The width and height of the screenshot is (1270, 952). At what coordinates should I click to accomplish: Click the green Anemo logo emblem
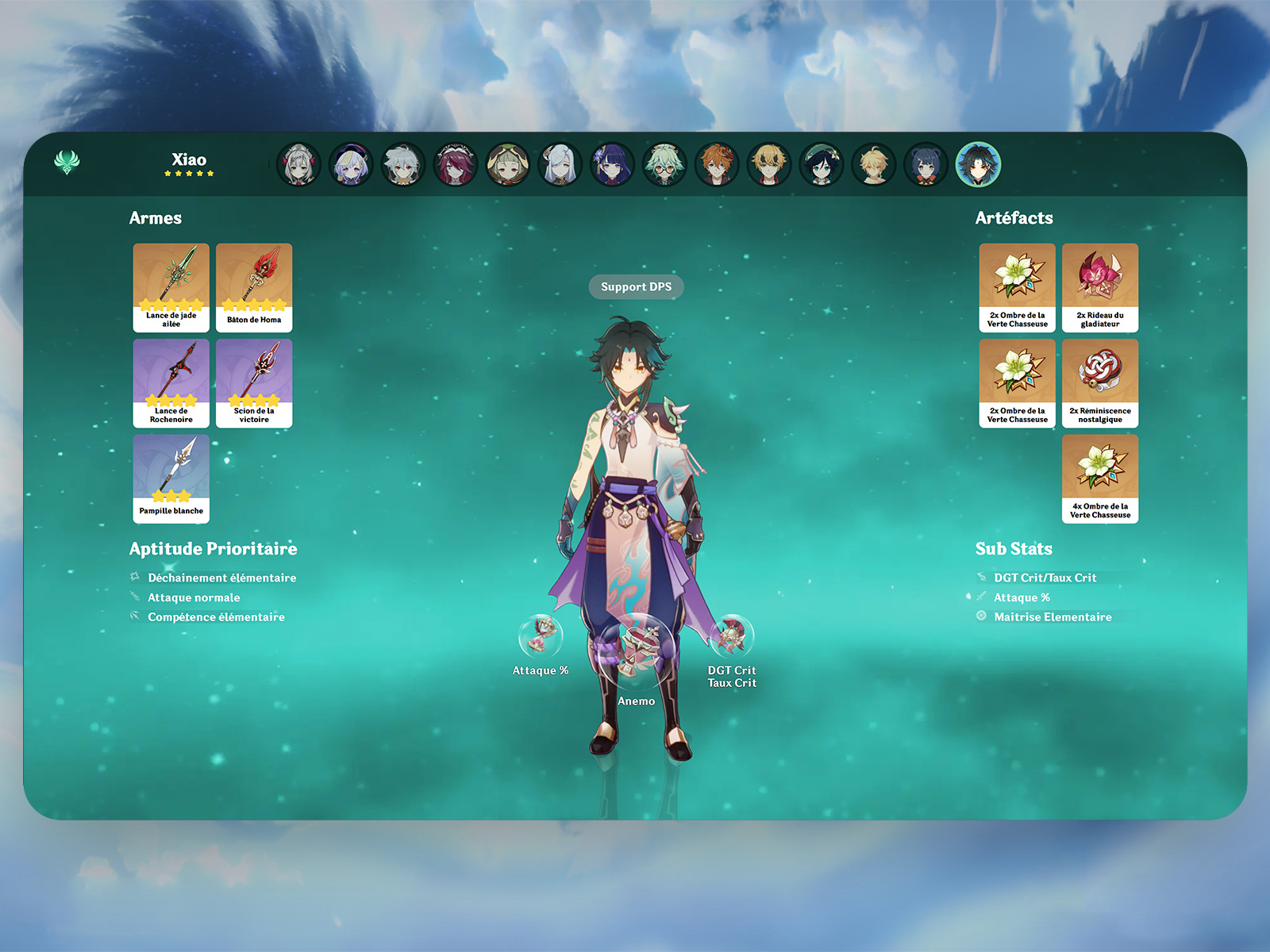(x=67, y=163)
